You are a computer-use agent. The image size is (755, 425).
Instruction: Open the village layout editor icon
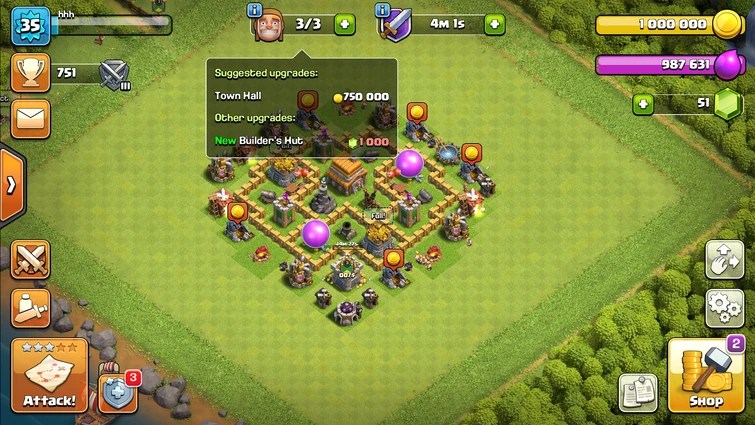coord(724,260)
